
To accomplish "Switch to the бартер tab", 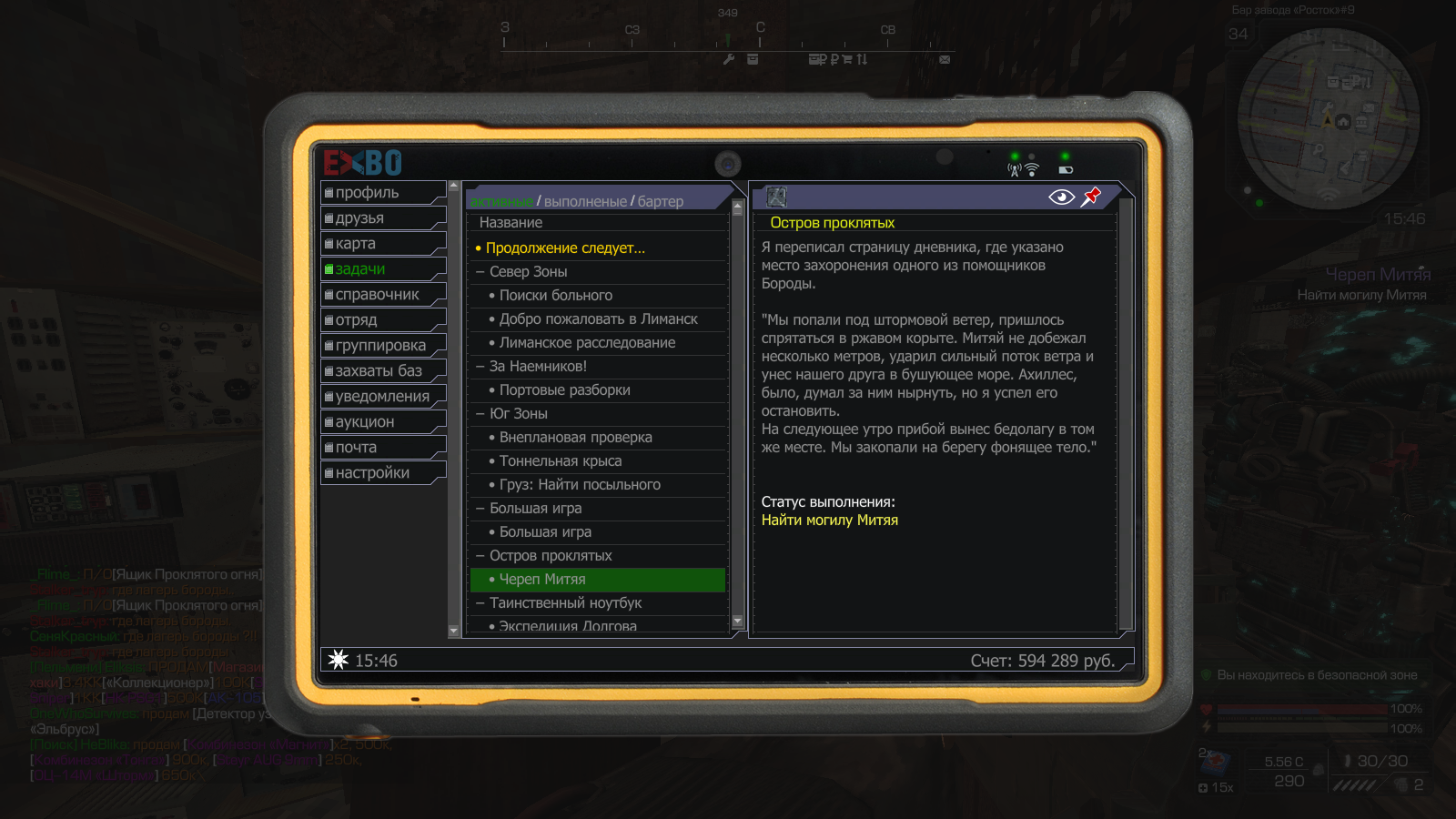I will 660,201.
